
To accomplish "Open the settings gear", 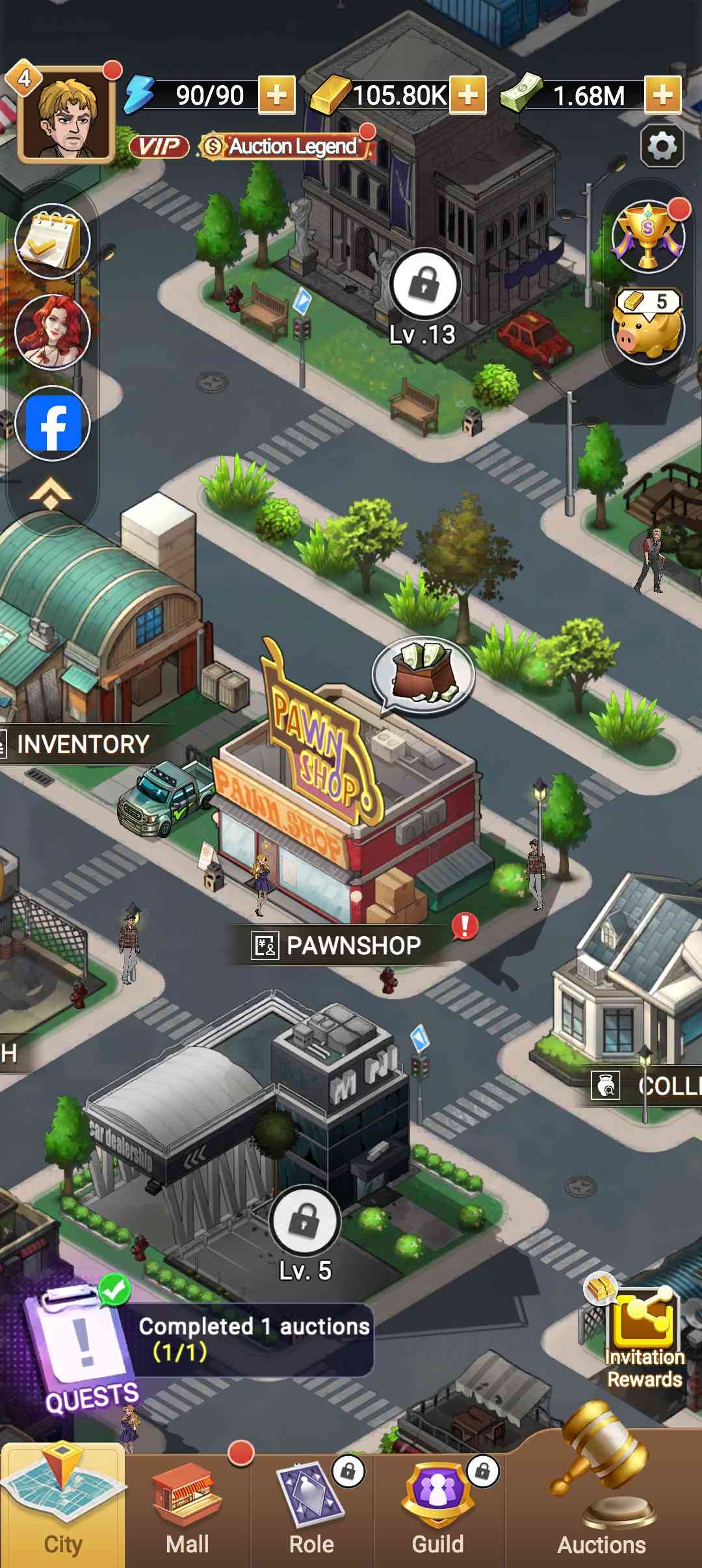I will pyautogui.click(x=662, y=145).
